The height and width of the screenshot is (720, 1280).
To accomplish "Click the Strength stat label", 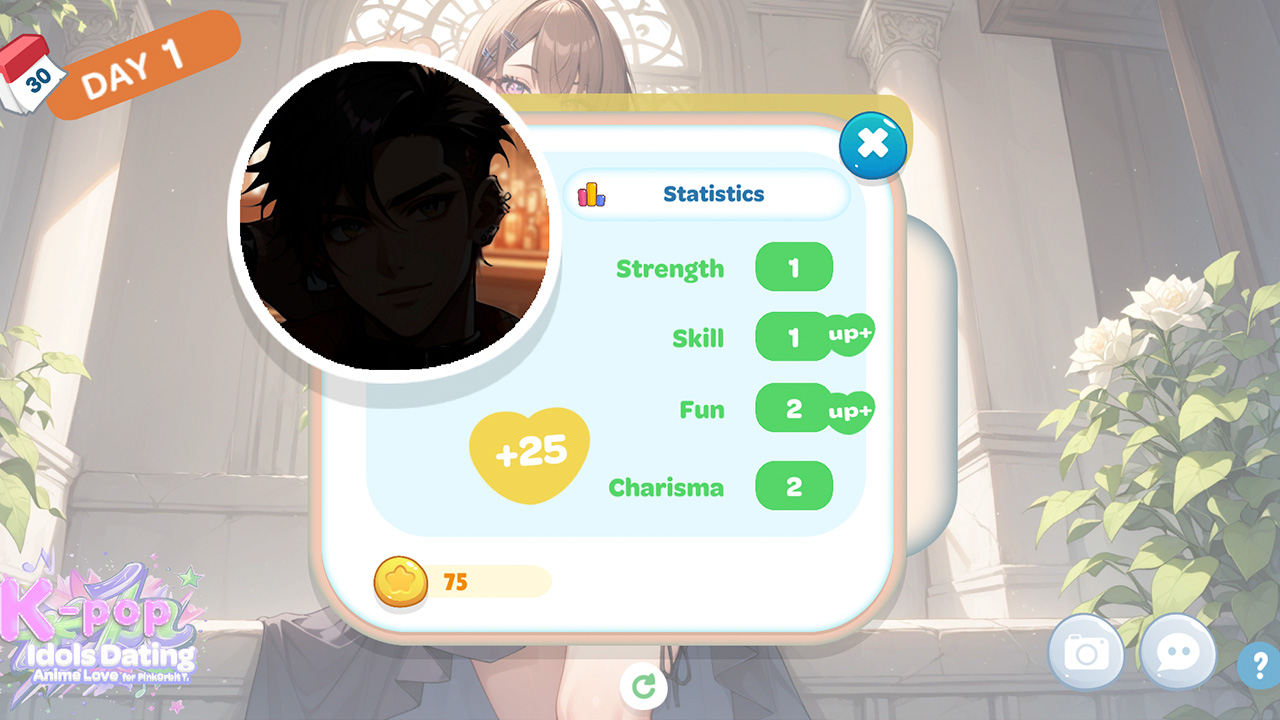I will click(x=670, y=268).
